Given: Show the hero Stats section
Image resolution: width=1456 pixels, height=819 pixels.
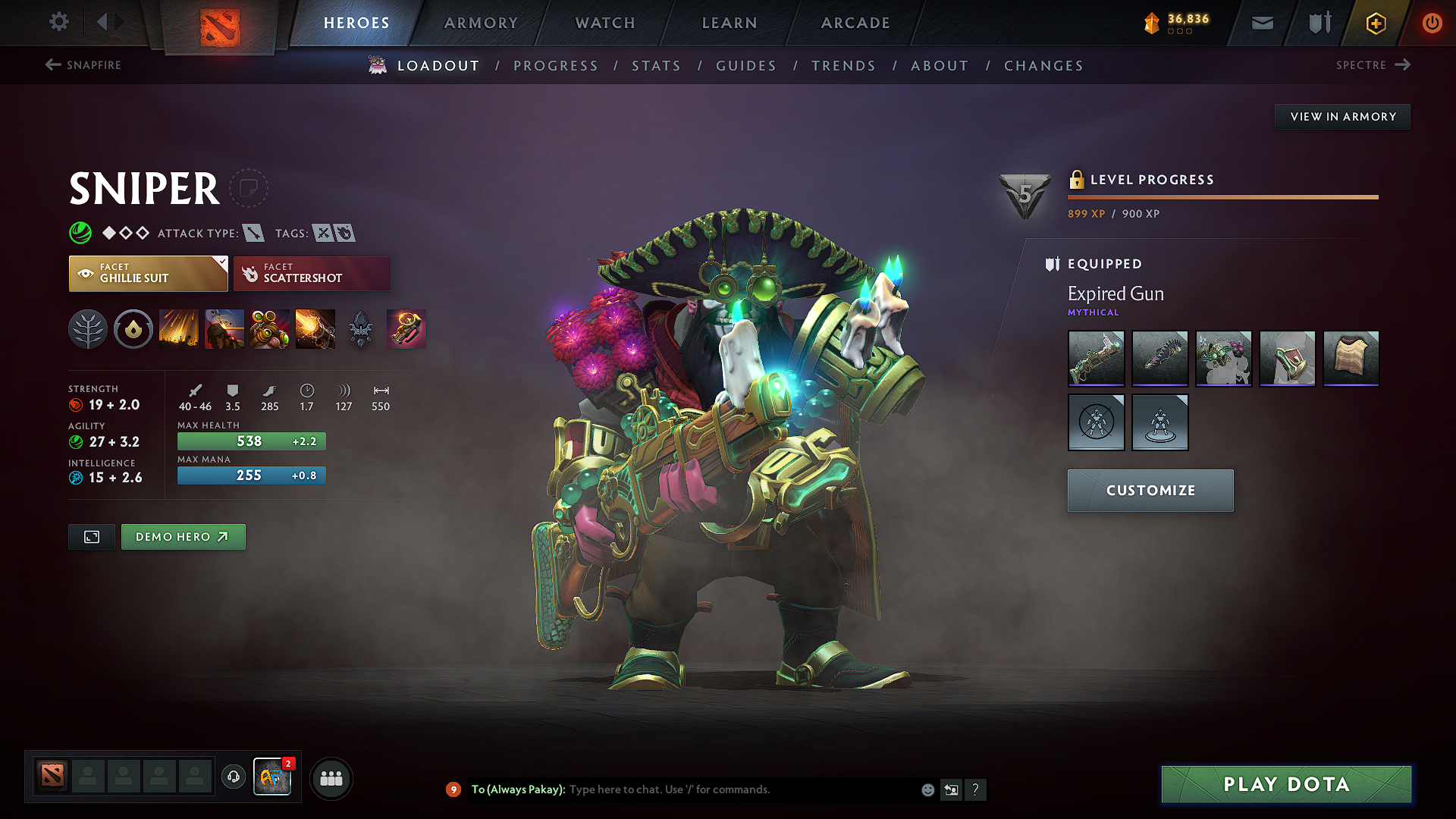Looking at the screenshot, I should click(656, 66).
